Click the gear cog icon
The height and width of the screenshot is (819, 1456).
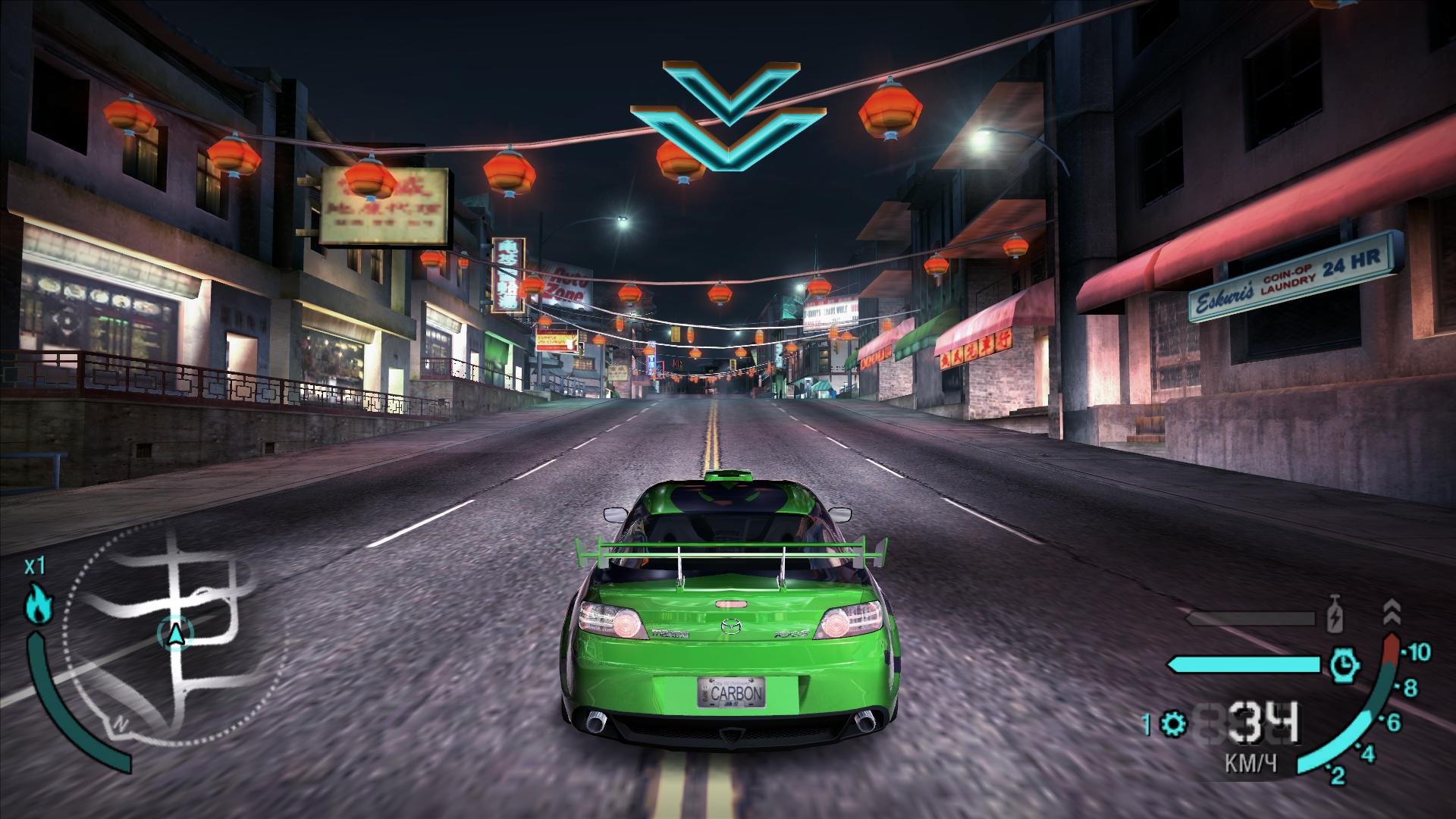[x=1174, y=724]
